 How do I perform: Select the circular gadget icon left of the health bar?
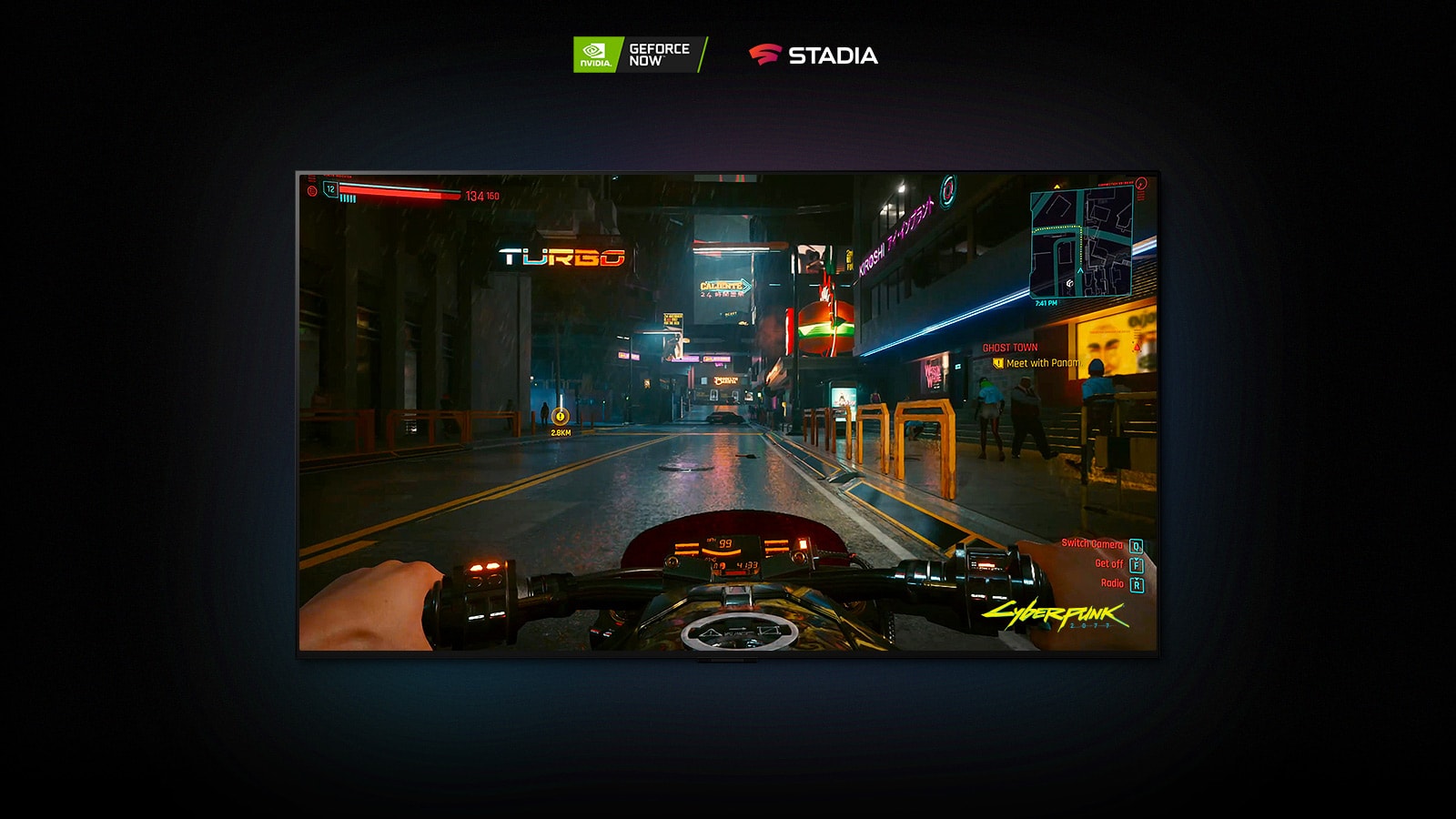(314, 191)
